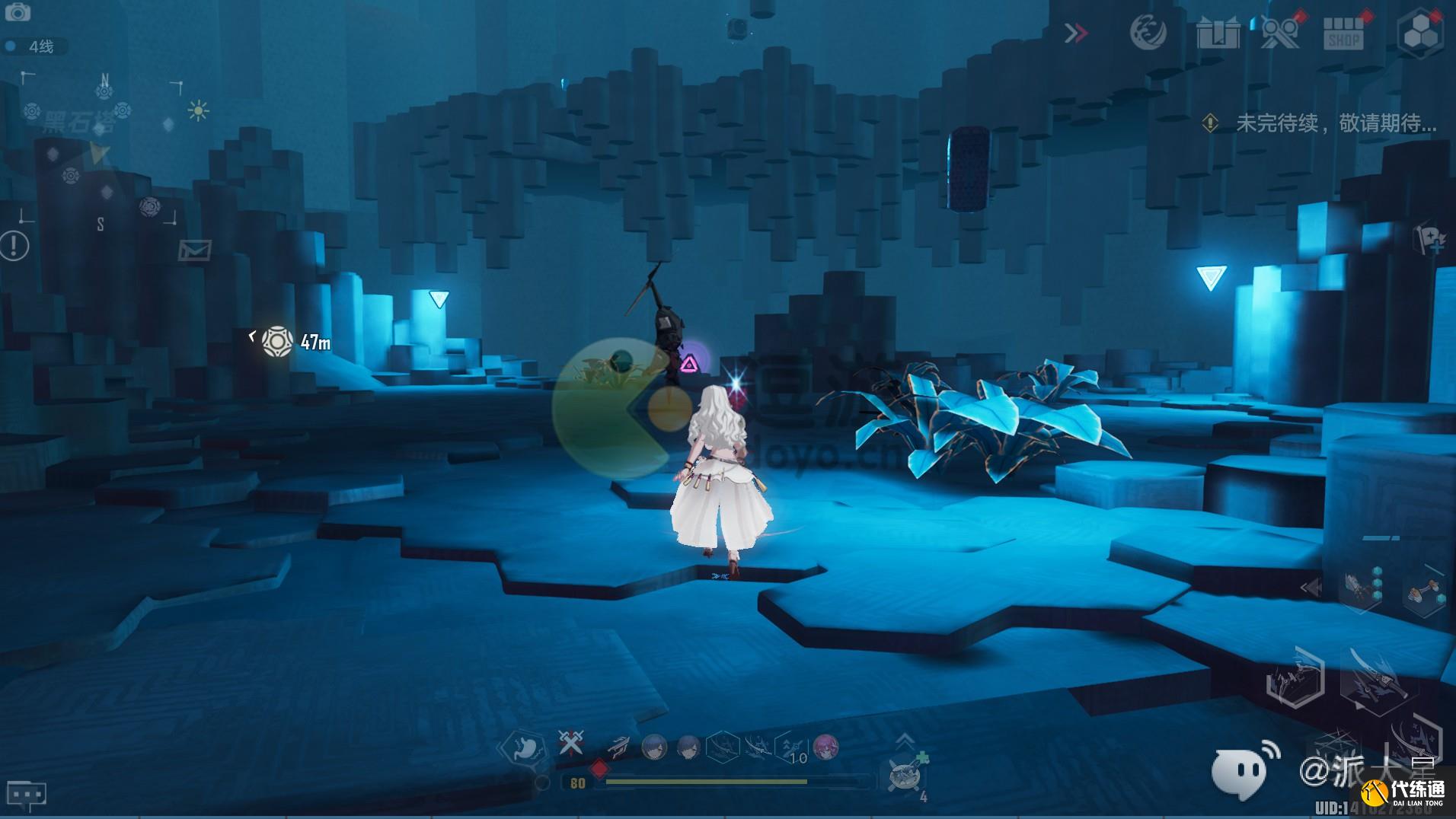Open the wave and moon emblem menu
The width and height of the screenshot is (1456, 819).
[1148, 33]
